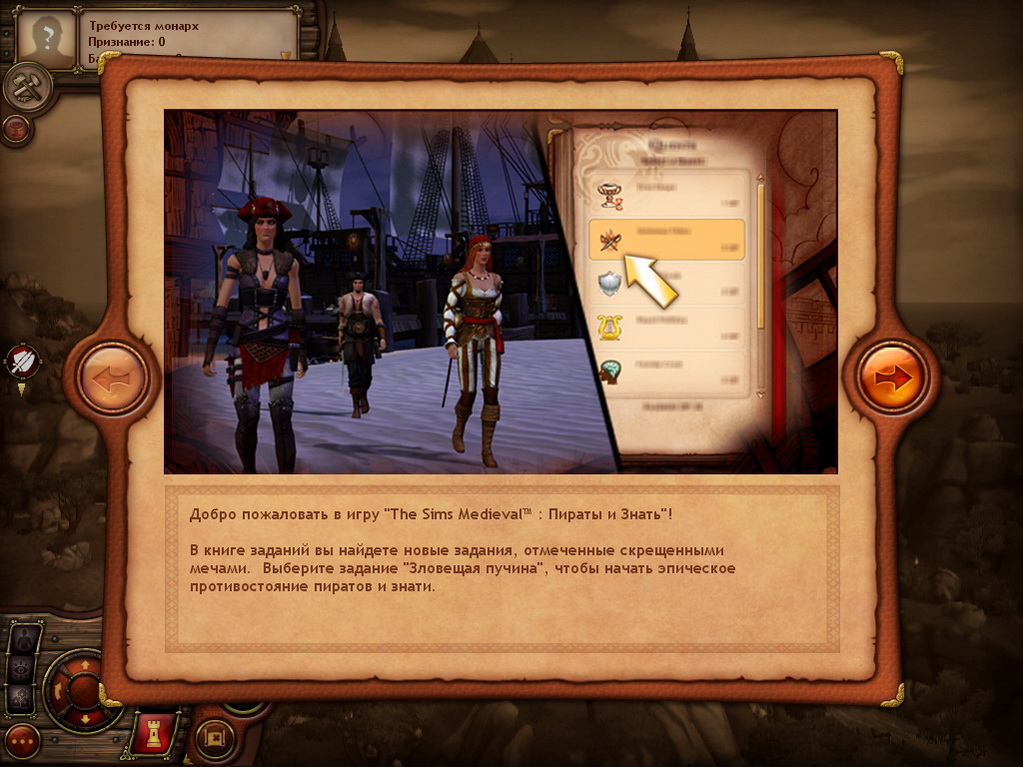Toggle the eye icon view button
Screen dimensions: 1023x767
click(x=23, y=669)
